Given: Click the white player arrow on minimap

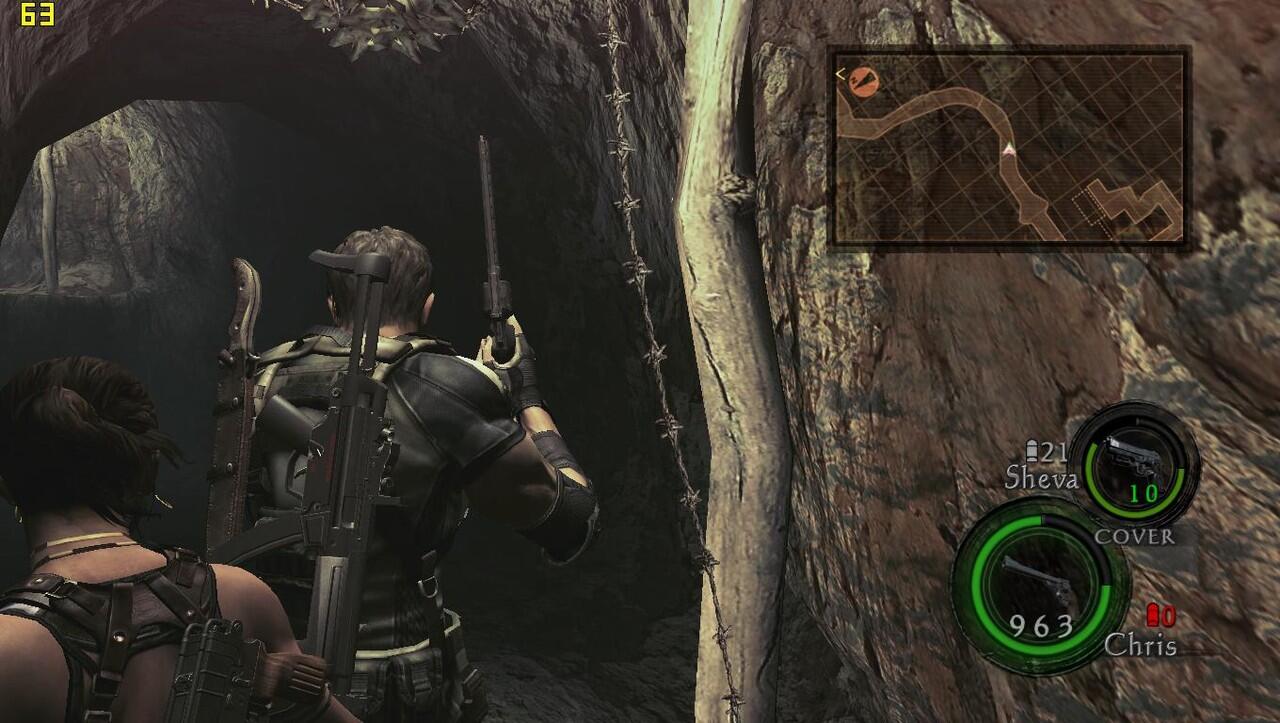Looking at the screenshot, I should 1009,149.
